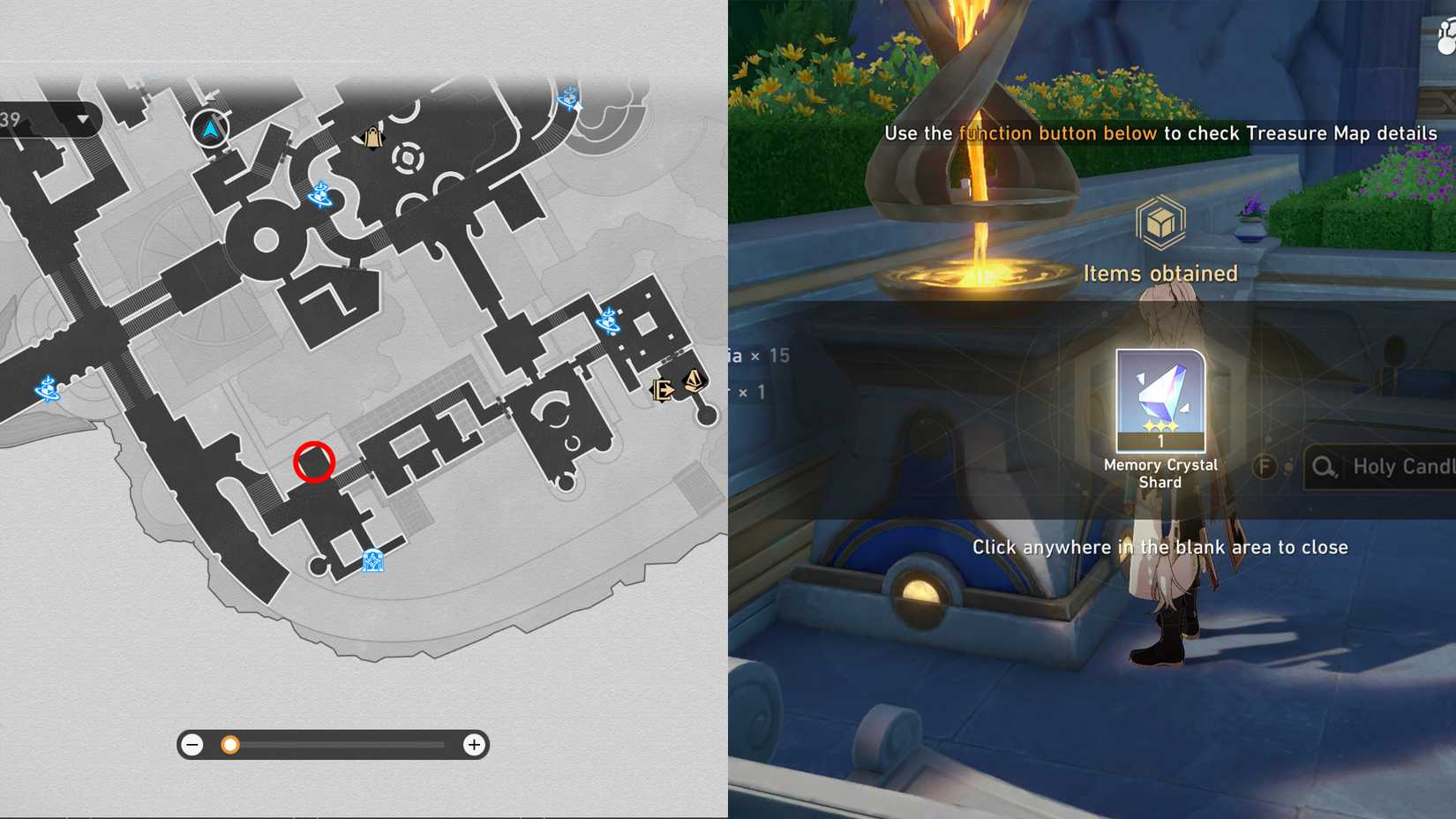Click the magnifier icon beside Holy Candle

[x=1323, y=465]
